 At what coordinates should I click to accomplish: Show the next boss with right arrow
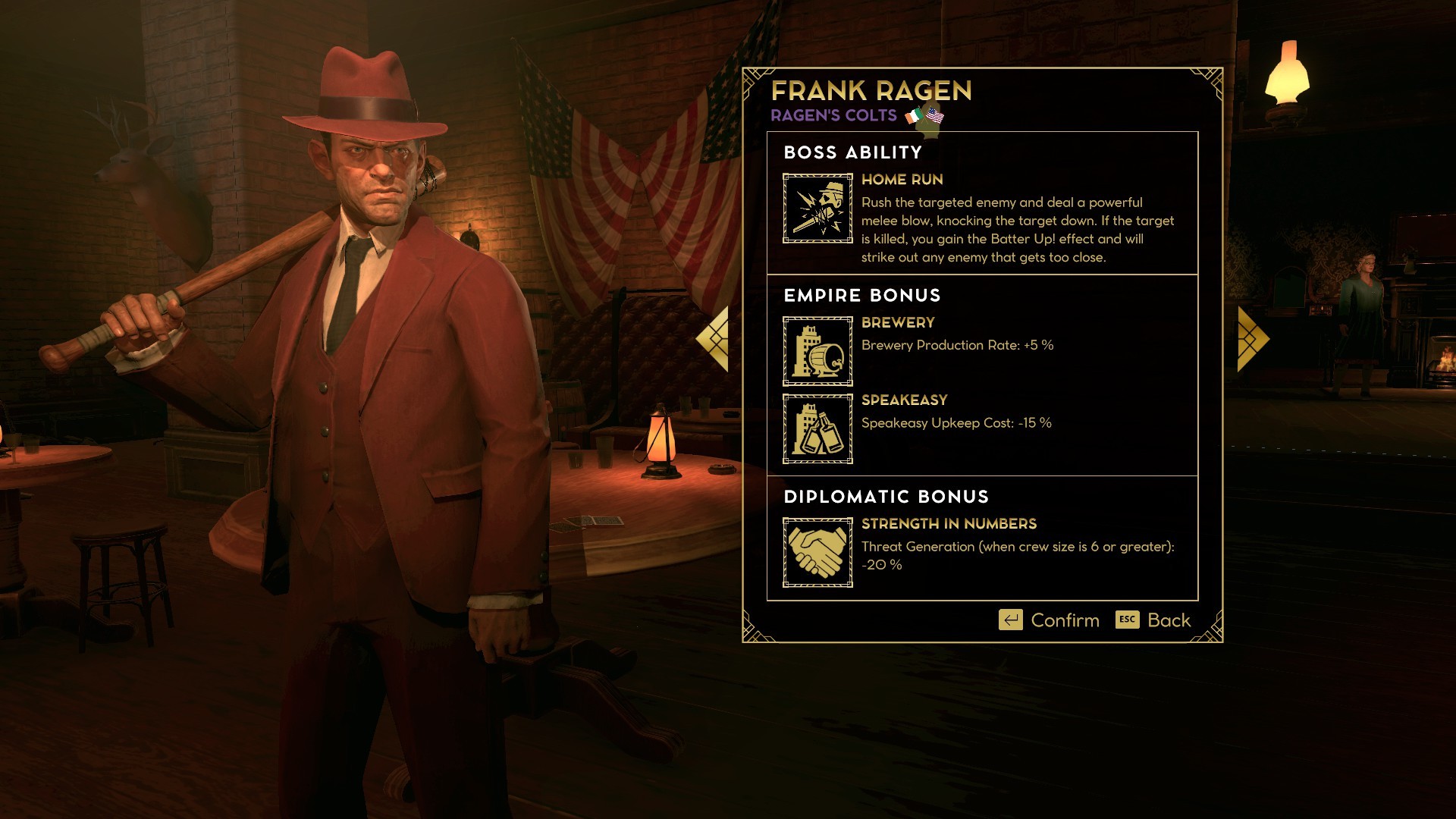coord(1251,339)
